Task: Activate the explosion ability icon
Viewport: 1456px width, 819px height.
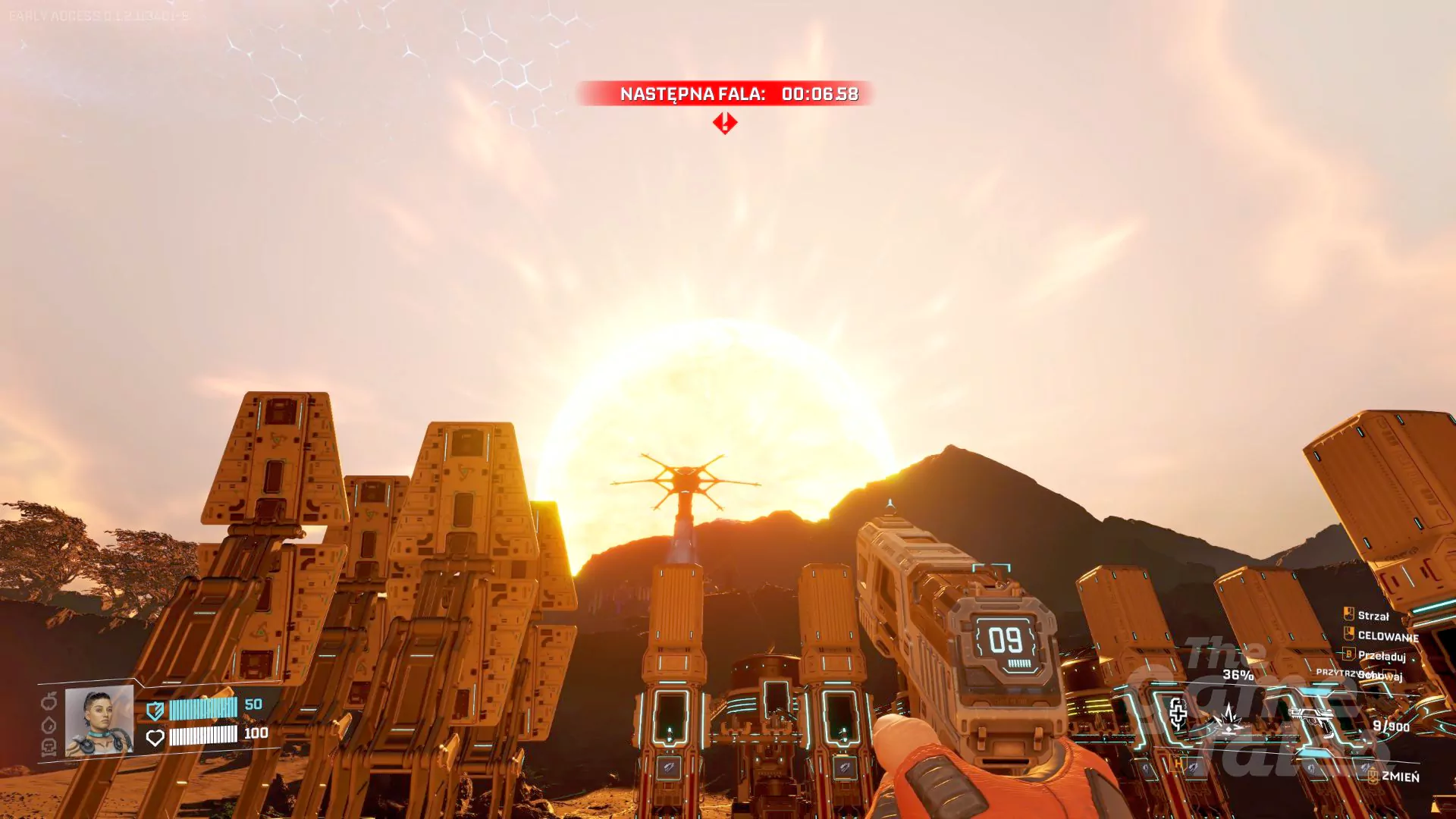Action: (1227, 718)
